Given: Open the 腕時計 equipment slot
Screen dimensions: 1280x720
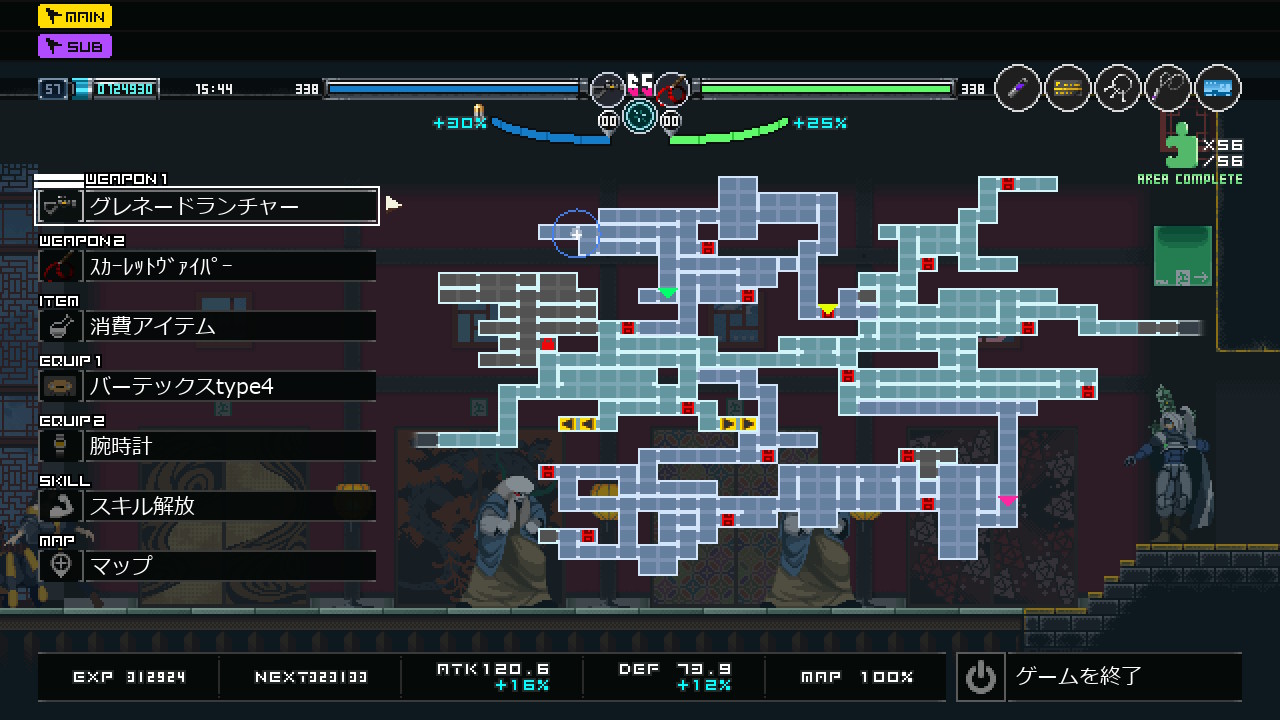Looking at the screenshot, I should (x=207, y=446).
